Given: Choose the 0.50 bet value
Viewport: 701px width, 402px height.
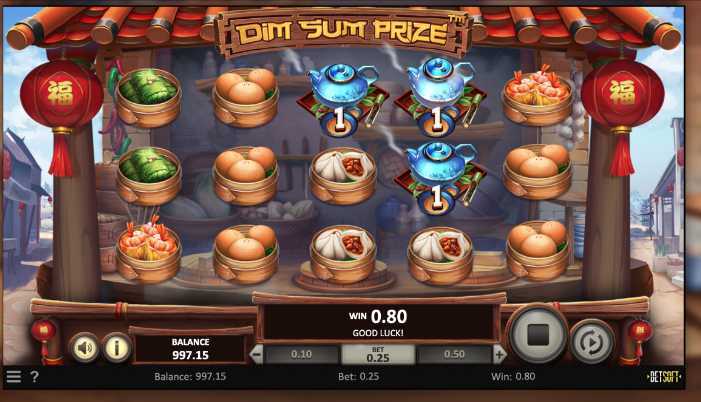Looking at the screenshot, I should tap(454, 354).
